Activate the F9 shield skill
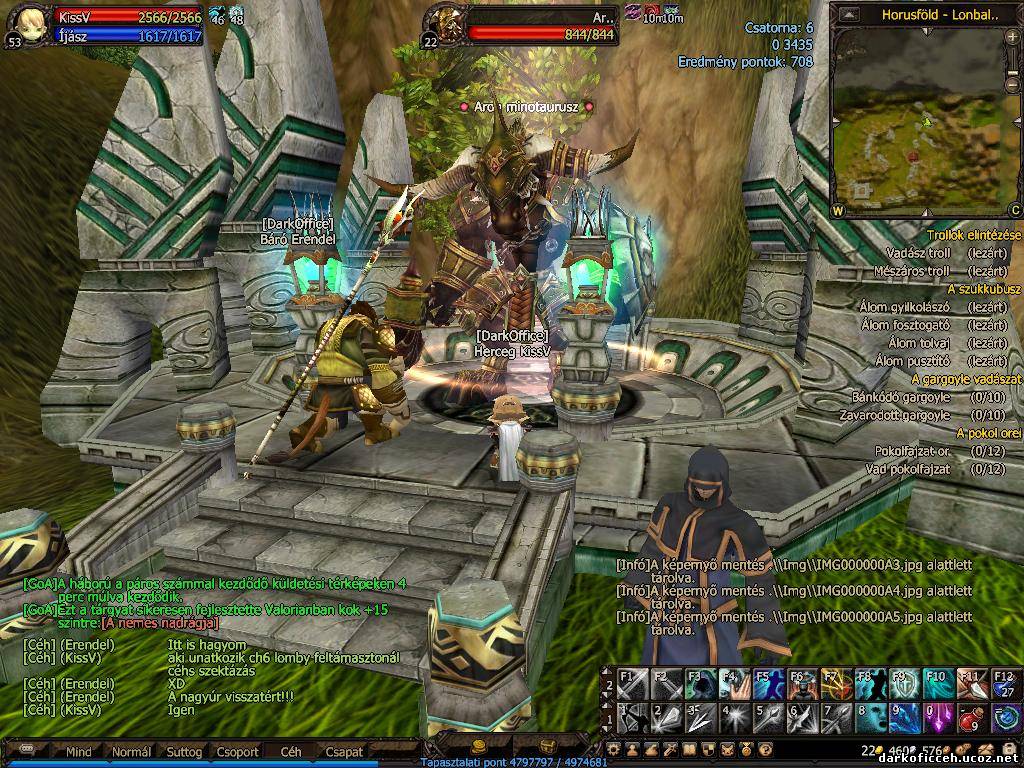1024x768 pixels. (x=903, y=685)
